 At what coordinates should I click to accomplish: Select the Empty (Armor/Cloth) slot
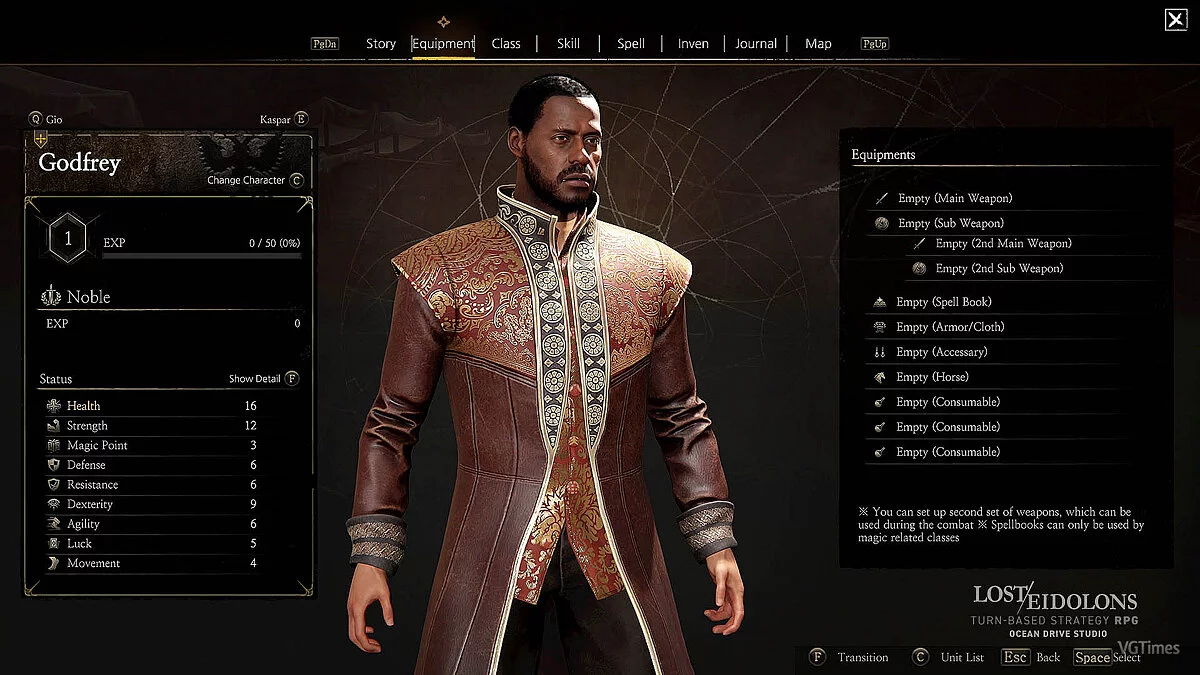click(x=950, y=327)
